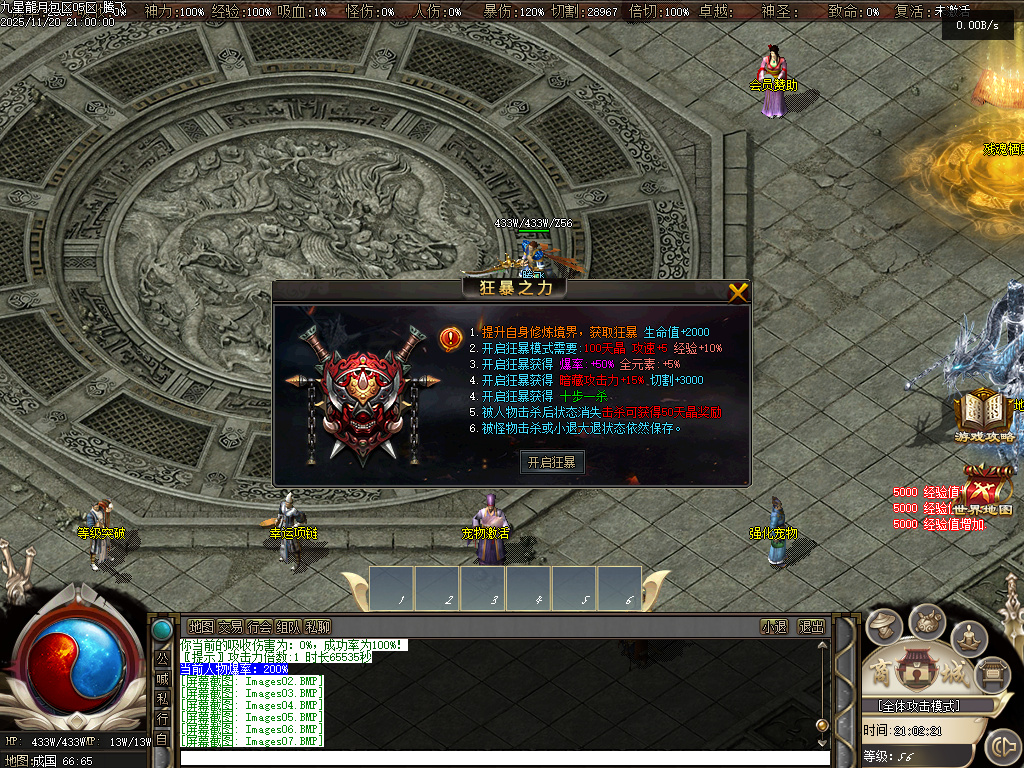Image resolution: width=1024 pixels, height=768 pixels.
Task: Click the 小退 logout button
Action: [773, 627]
